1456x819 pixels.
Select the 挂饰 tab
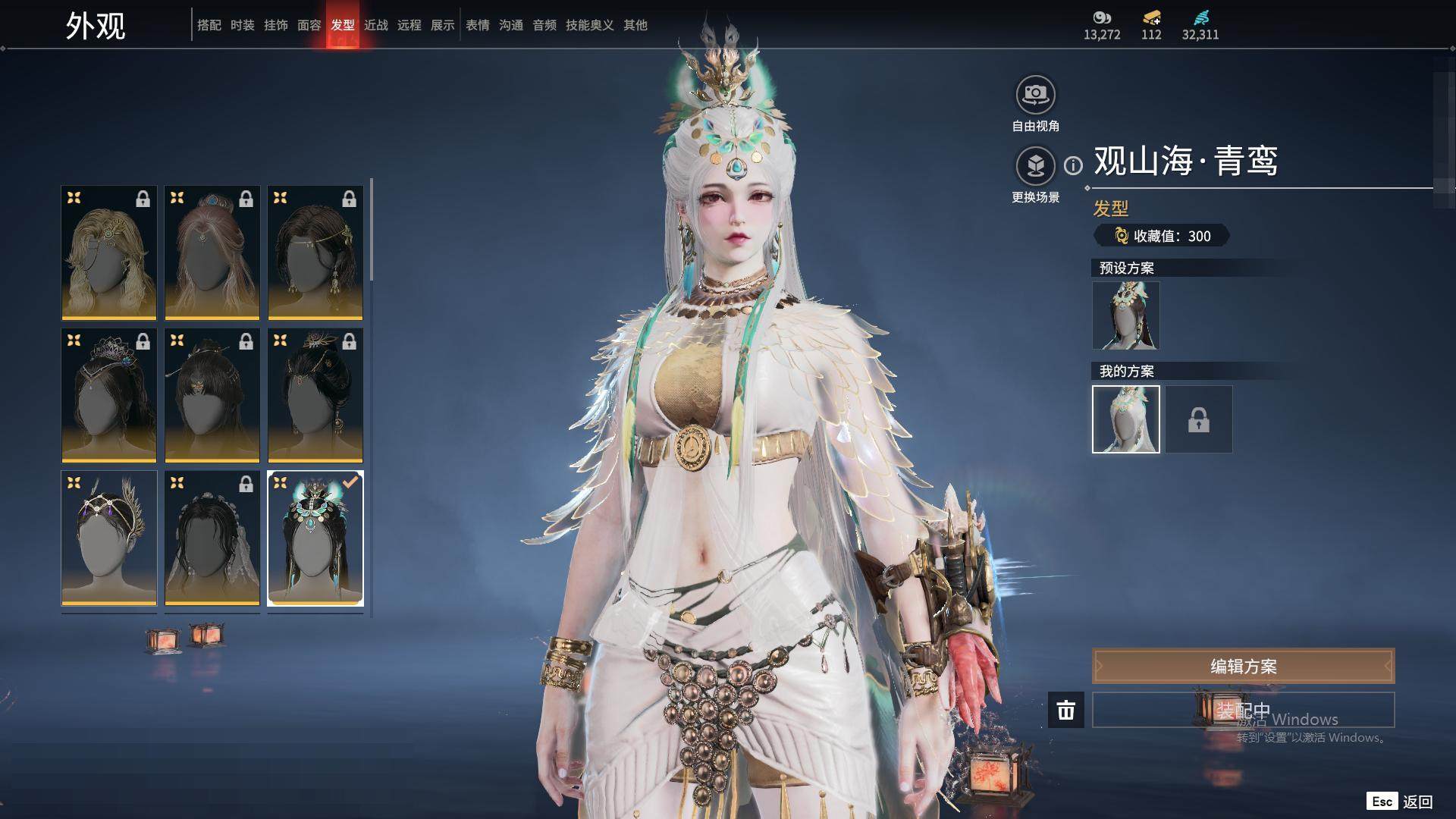coord(276,25)
